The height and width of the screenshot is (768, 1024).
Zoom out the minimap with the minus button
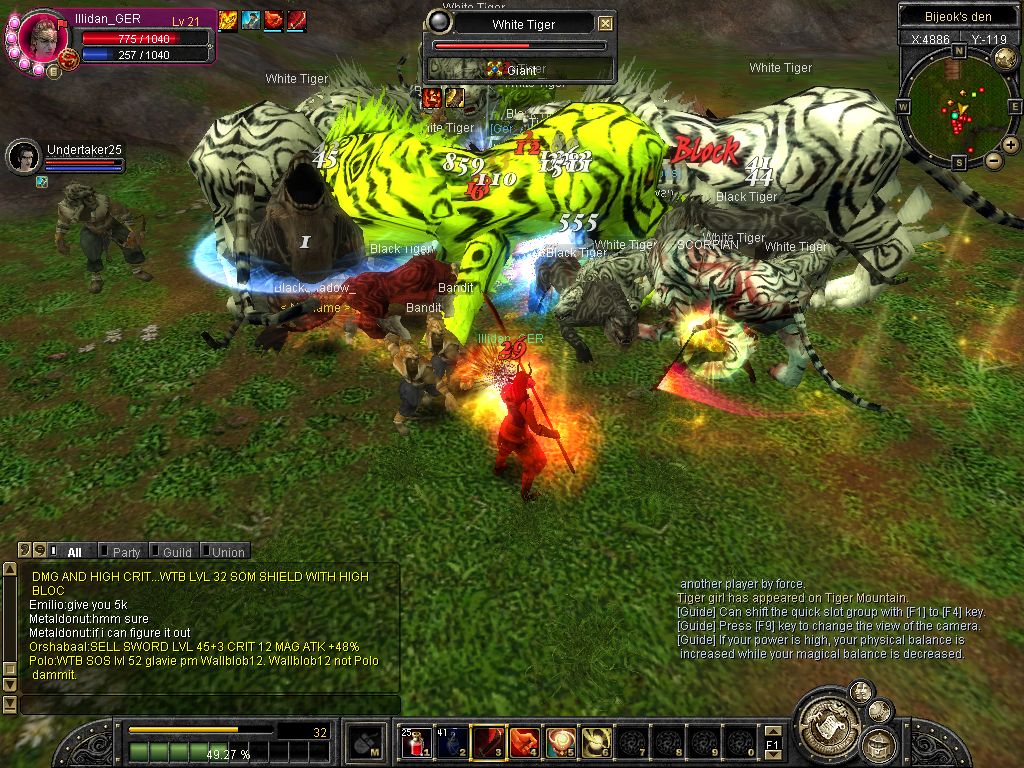tap(993, 160)
